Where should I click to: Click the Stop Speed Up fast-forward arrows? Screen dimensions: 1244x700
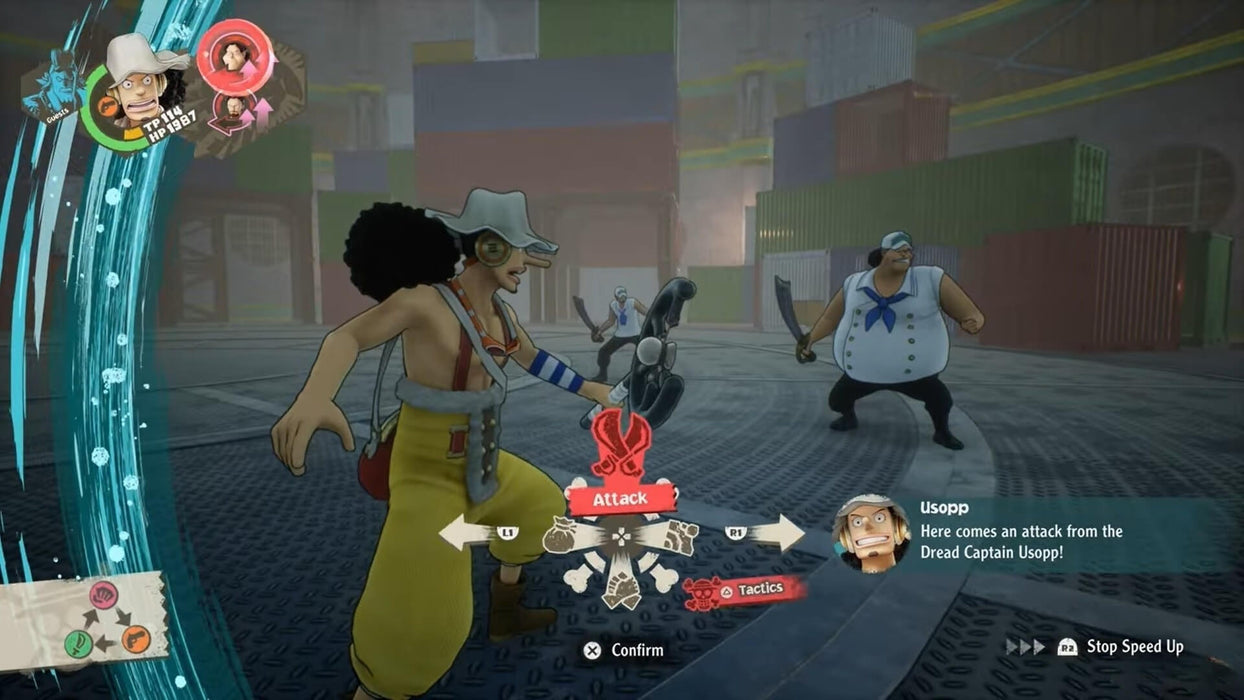pos(1025,647)
